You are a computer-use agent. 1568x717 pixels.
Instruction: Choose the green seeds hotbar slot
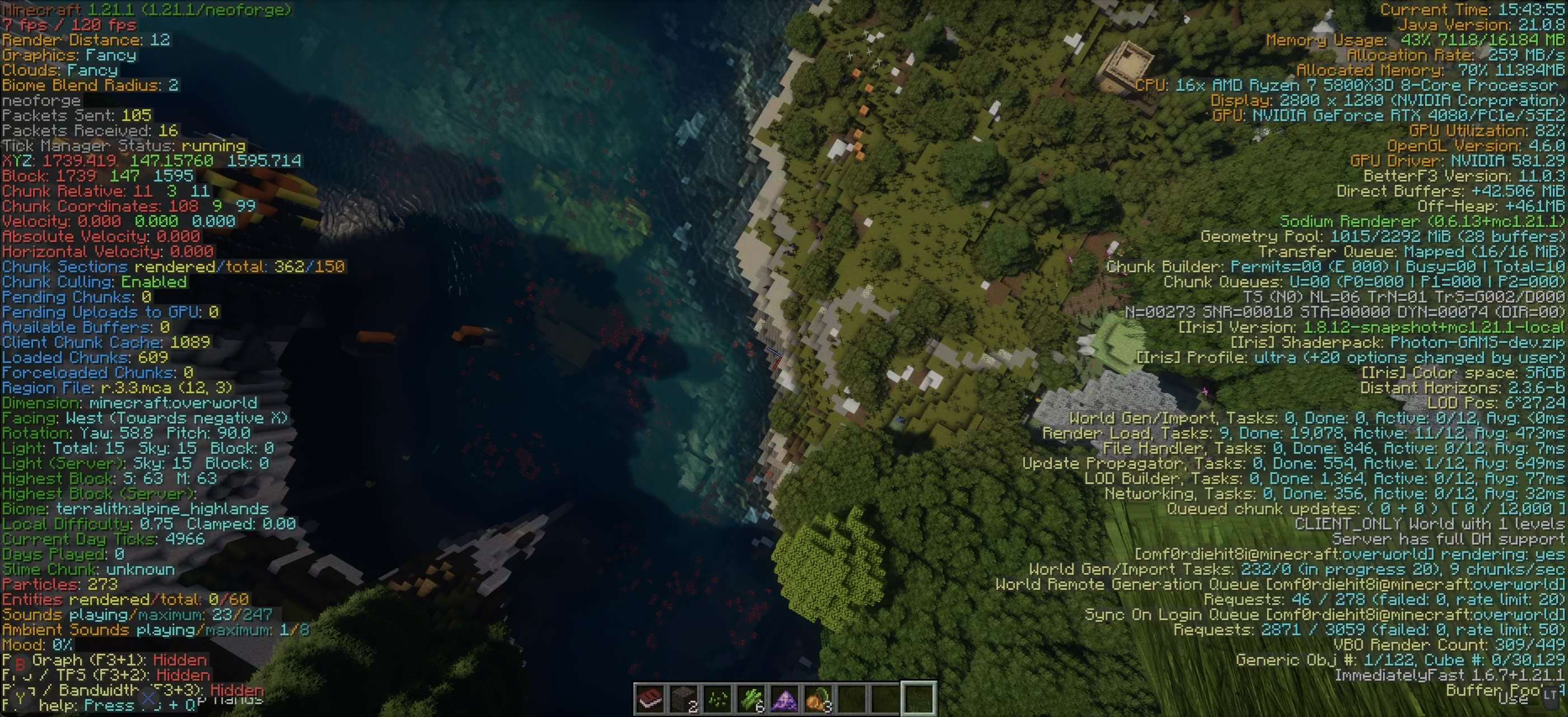[x=717, y=699]
